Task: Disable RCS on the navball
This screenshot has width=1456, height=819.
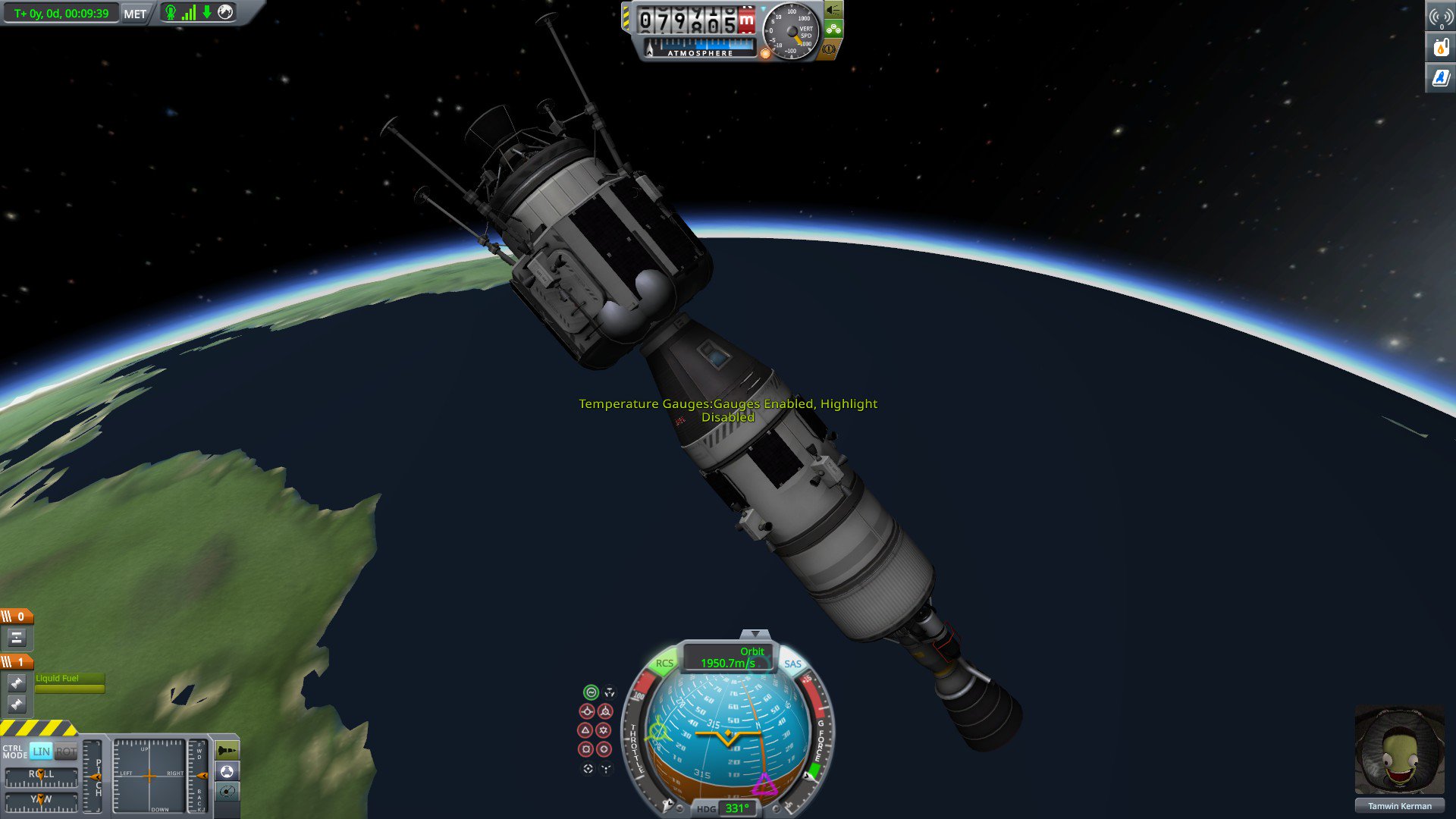Action: click(x=664, y=663)
